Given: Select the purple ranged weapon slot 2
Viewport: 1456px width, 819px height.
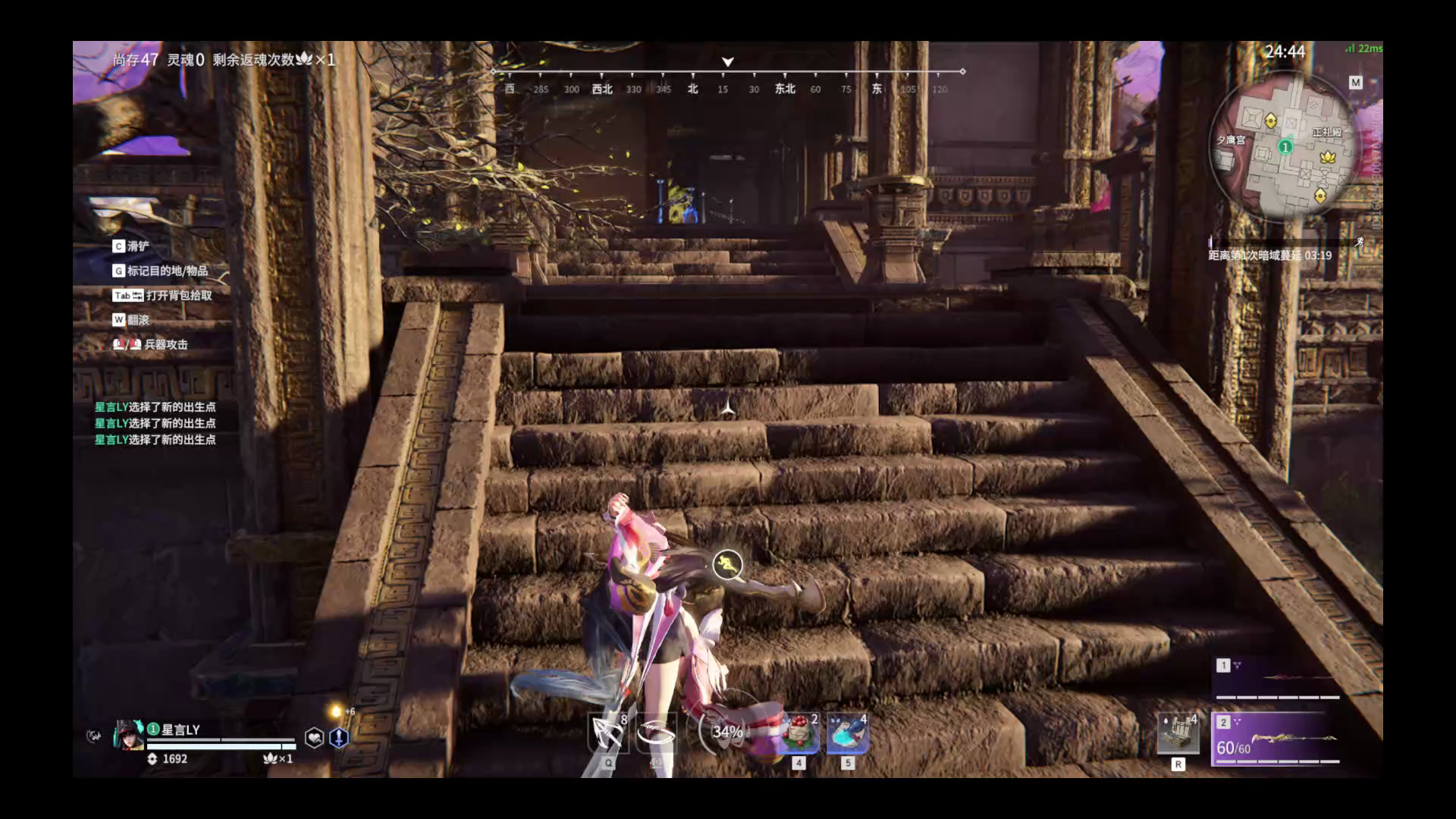Looking at the screenshot, I should [x=1277, y=739].
